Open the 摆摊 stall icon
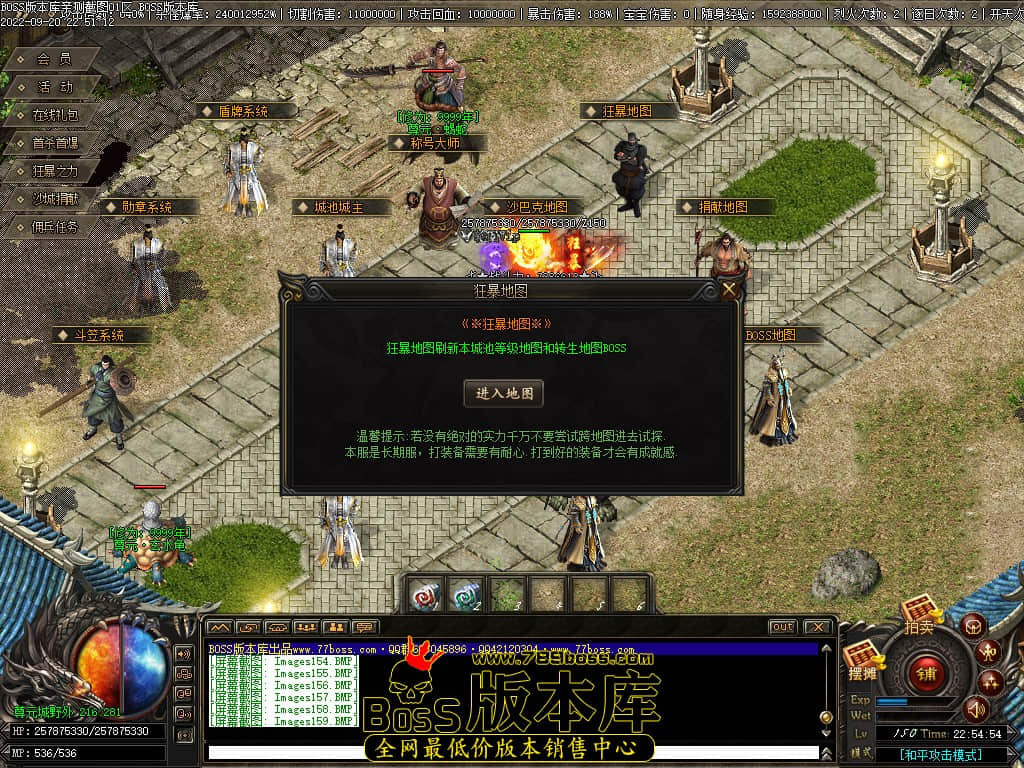This screenshot has height=768, width=1024. pos(862,660)
